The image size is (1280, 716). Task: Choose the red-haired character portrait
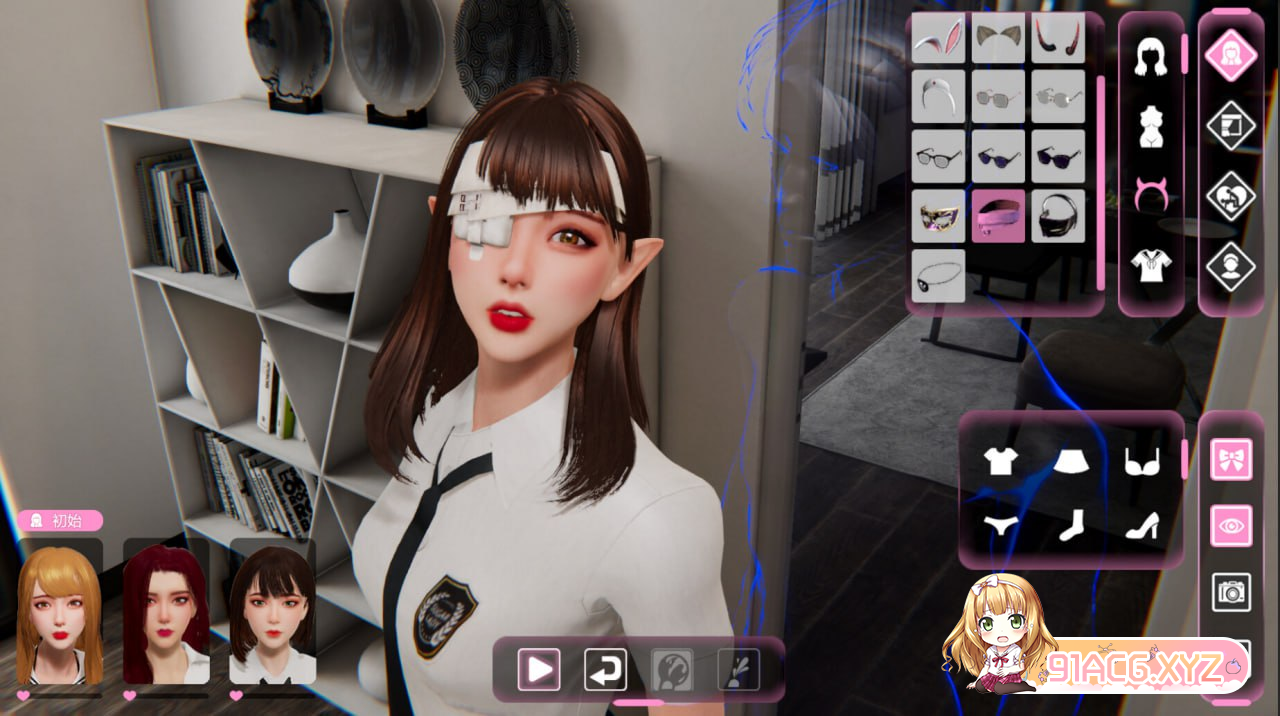pyautogui.click(x=166, y=613)
